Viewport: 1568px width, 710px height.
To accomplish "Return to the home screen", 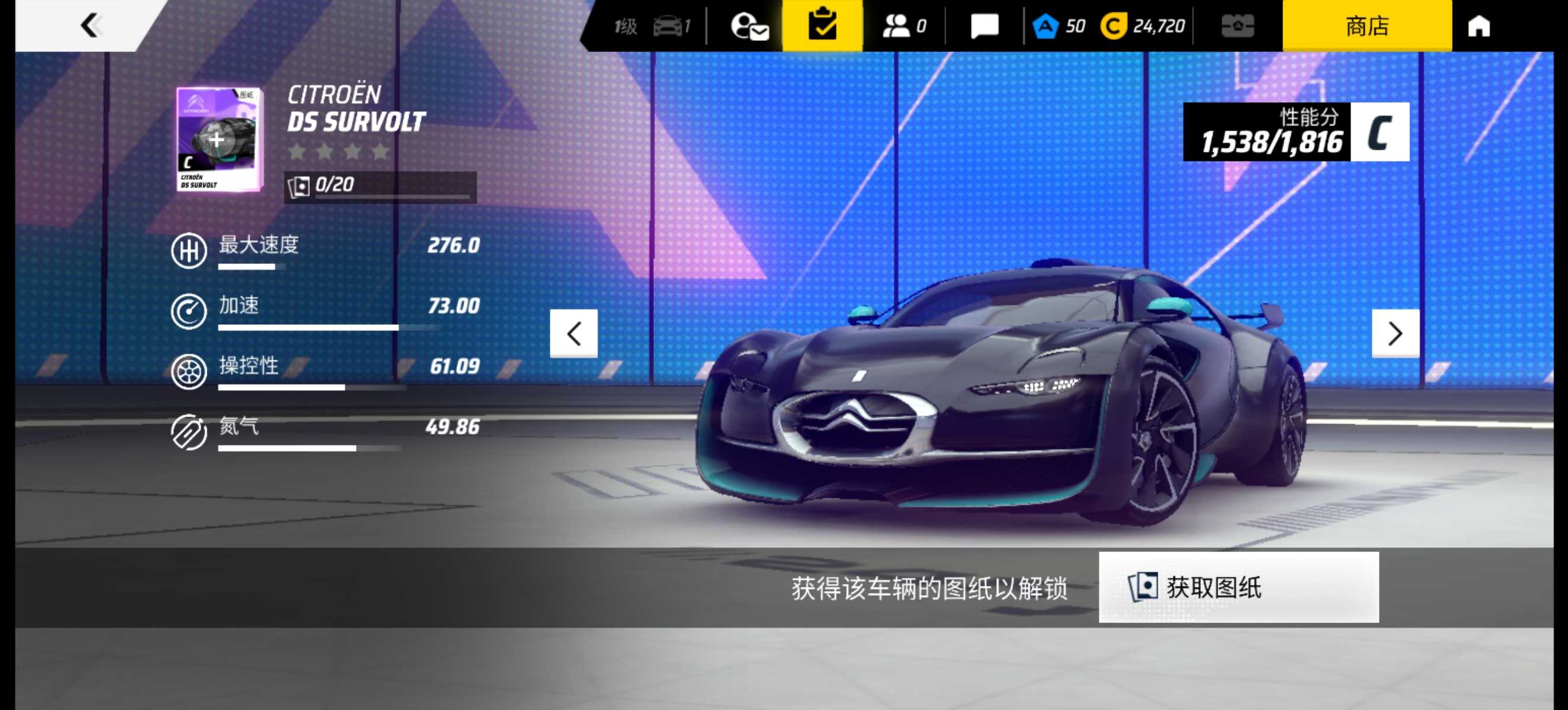I will (x=1479, y=26).
